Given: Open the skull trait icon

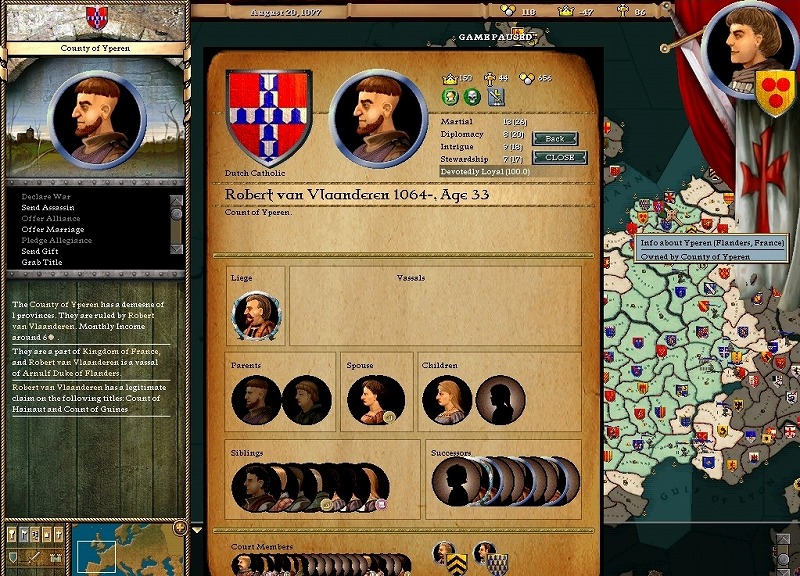Looking at the screenshot, I should tap(473, 97).
